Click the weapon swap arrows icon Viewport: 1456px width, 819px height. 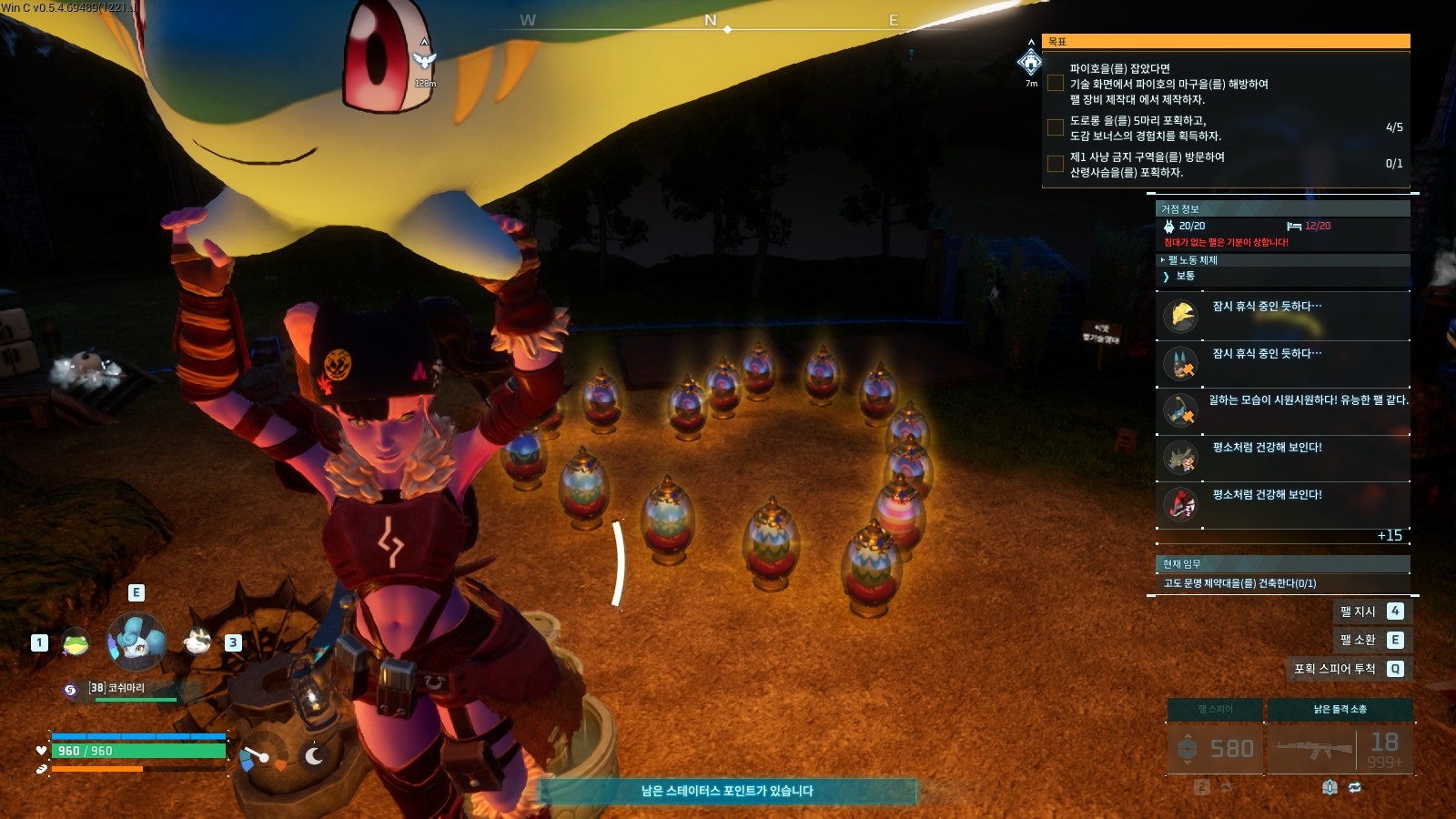(x=1355, y=788)
